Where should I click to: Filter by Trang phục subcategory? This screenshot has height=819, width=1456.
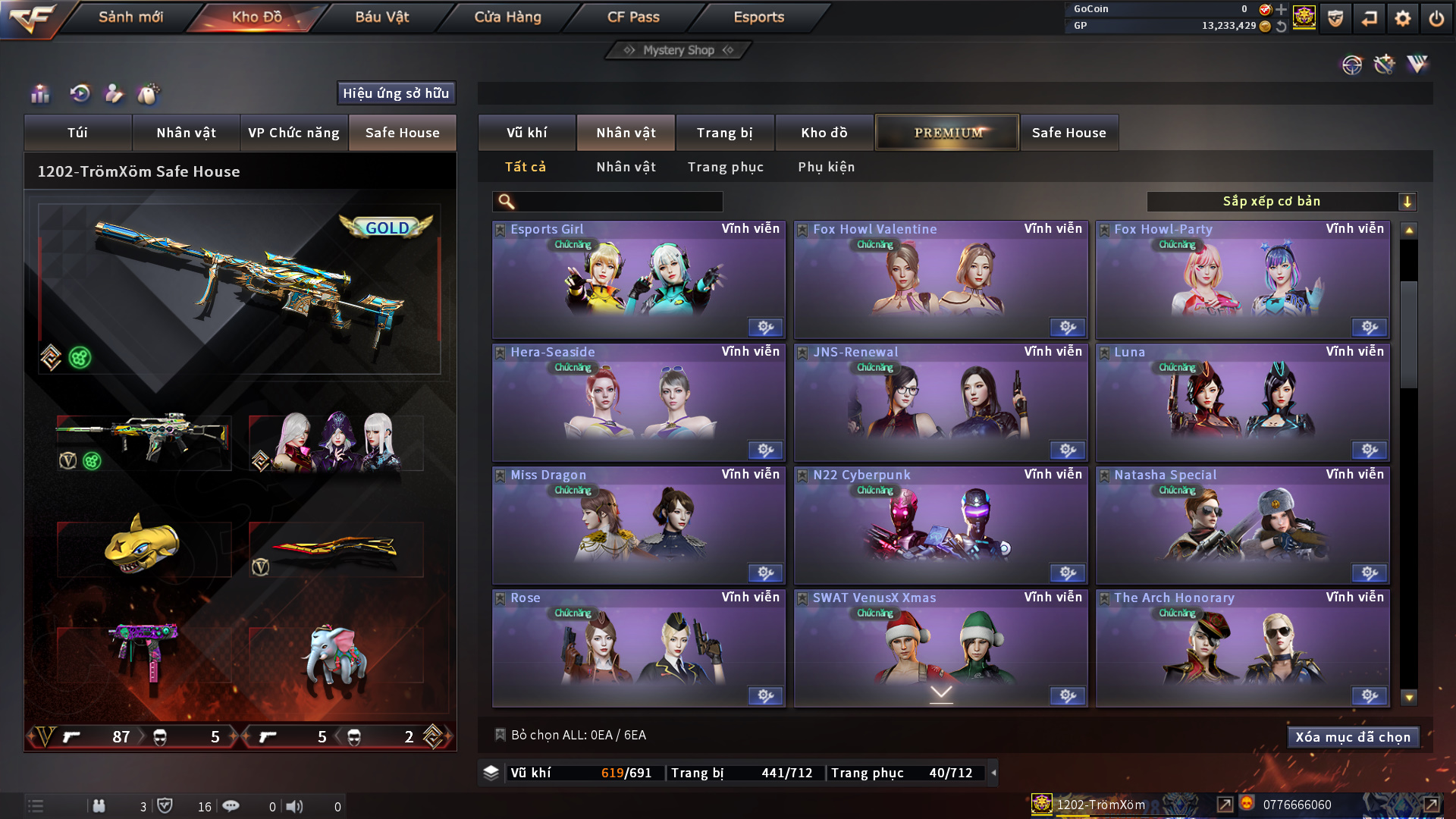point(725,167)
